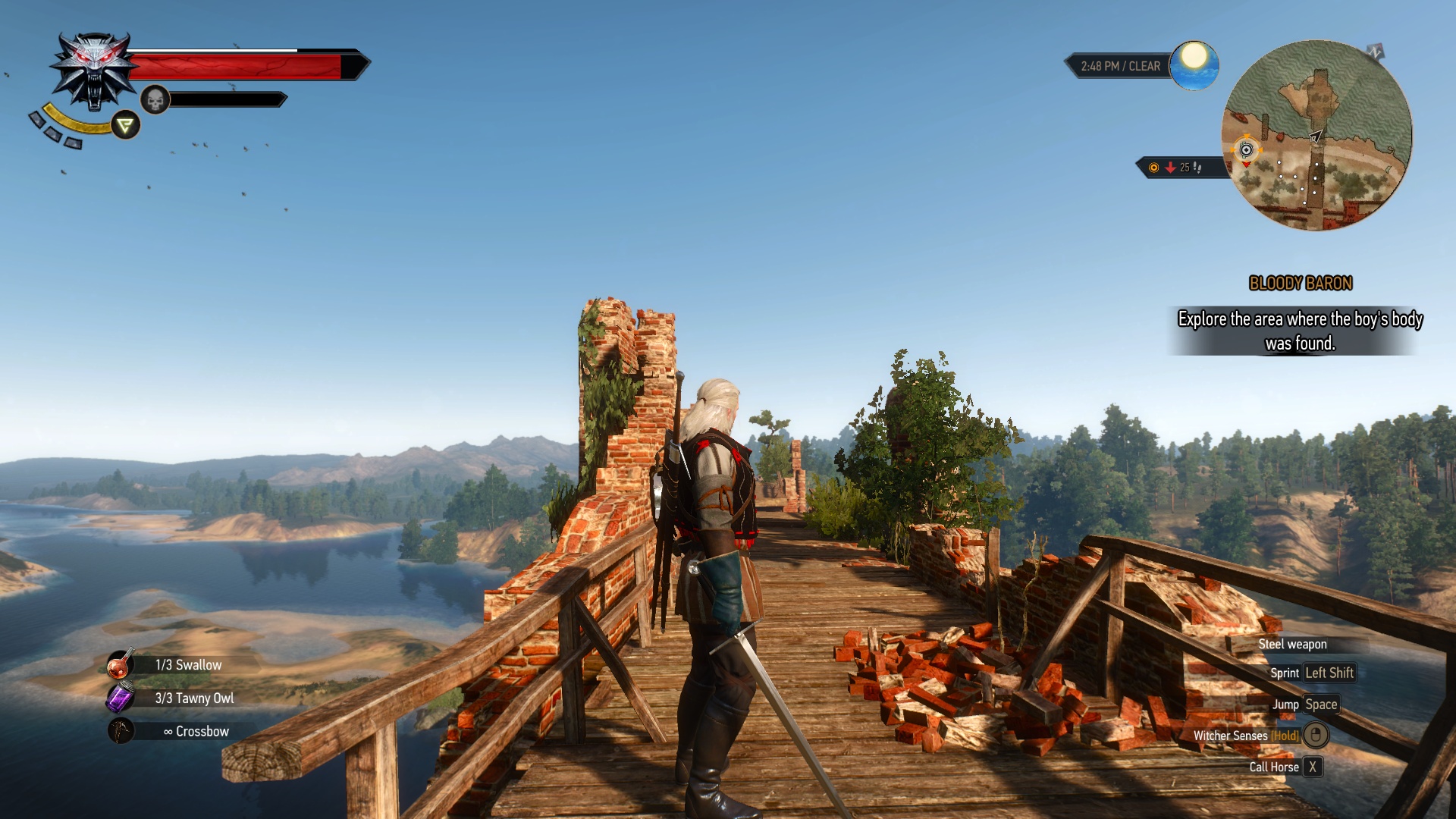Viewport: 1456px width, 819px height.
Task: Click the Crossbow slot icon
Action: [121, 731]
